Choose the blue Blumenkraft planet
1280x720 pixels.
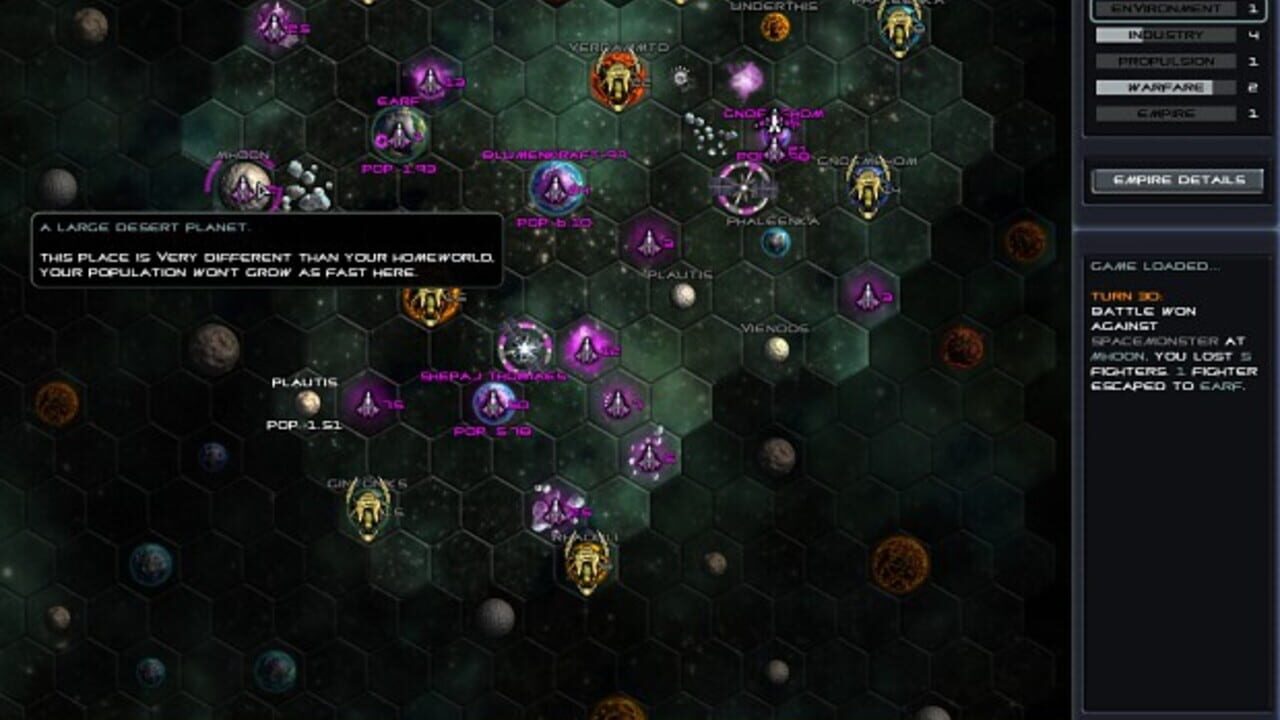pyautogui.click(x=556, y=186)
